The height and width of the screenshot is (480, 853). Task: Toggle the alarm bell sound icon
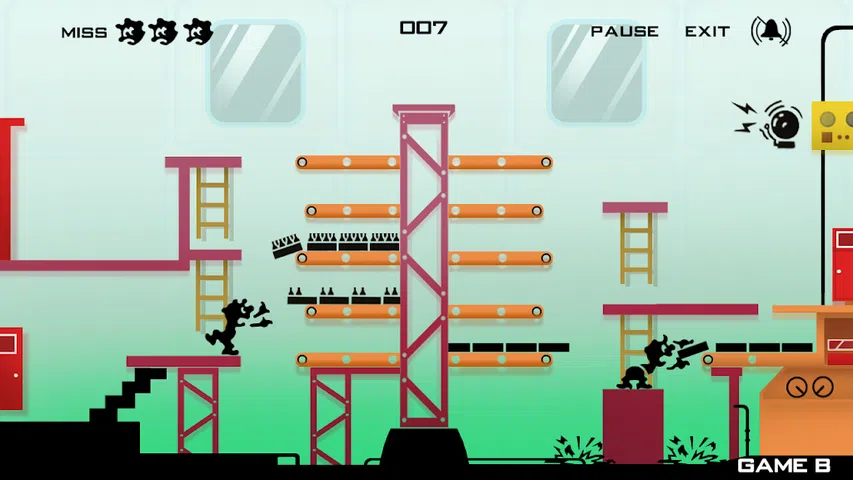(770, 31)
